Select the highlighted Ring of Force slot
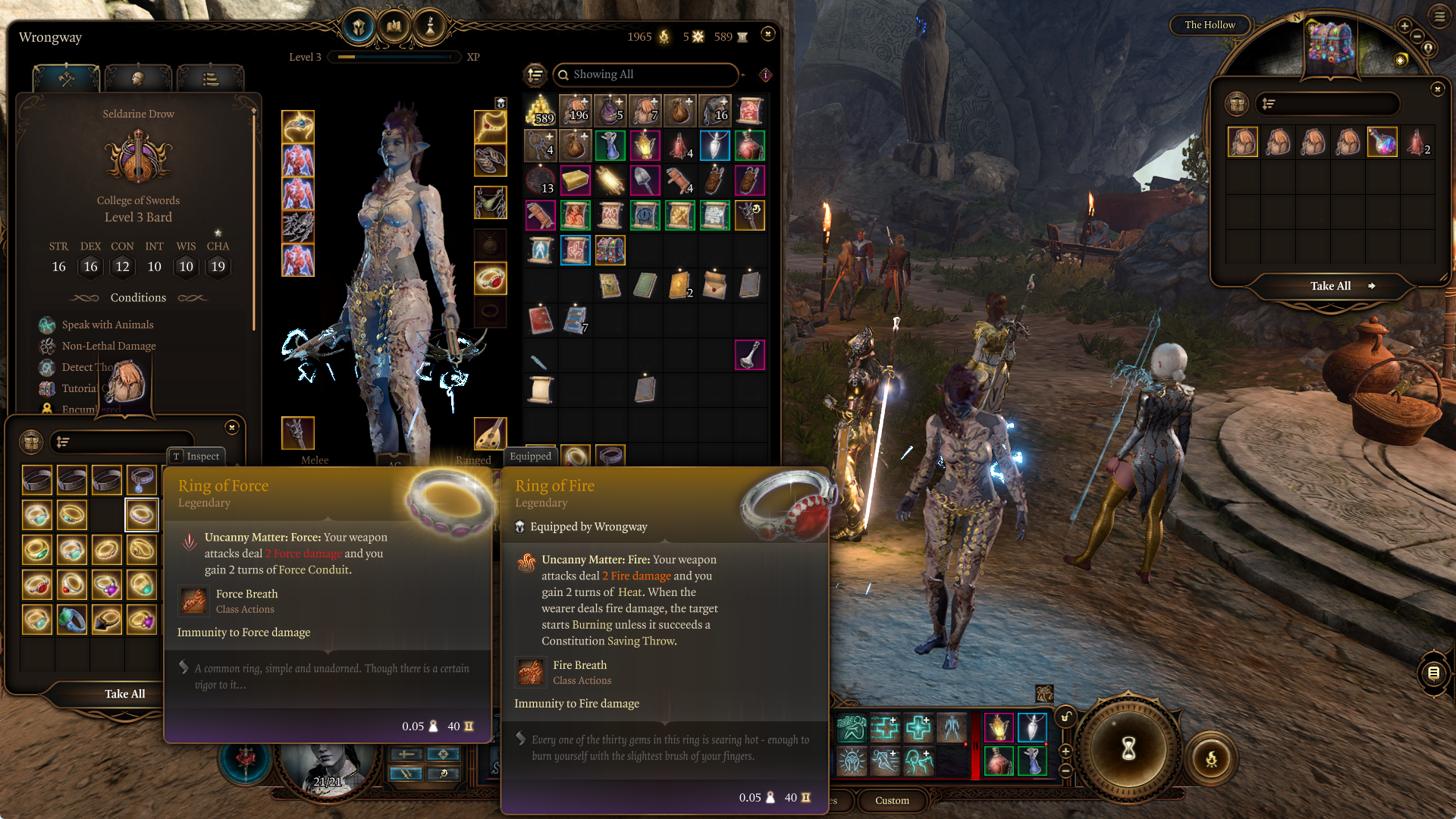The image size is (1456, 819). coord(141,515)
